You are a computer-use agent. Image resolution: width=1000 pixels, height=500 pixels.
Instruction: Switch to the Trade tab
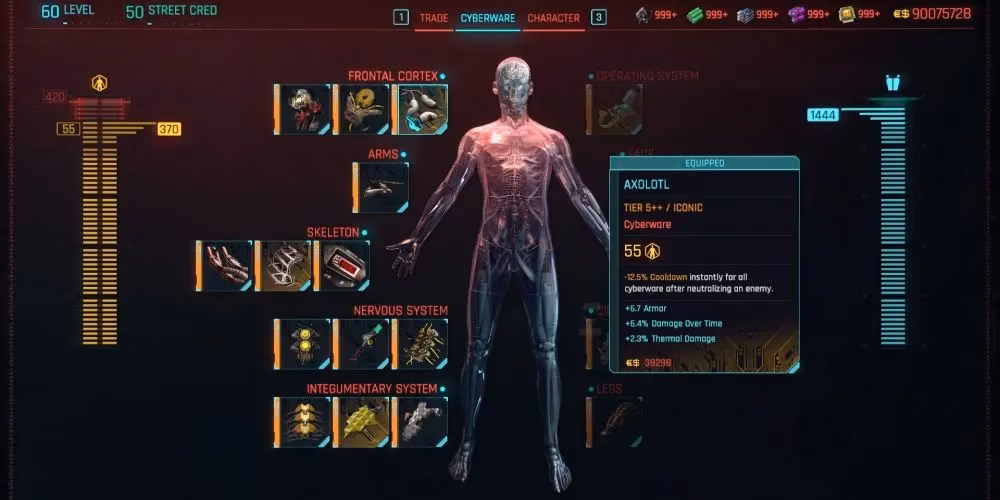pos(434,18)
